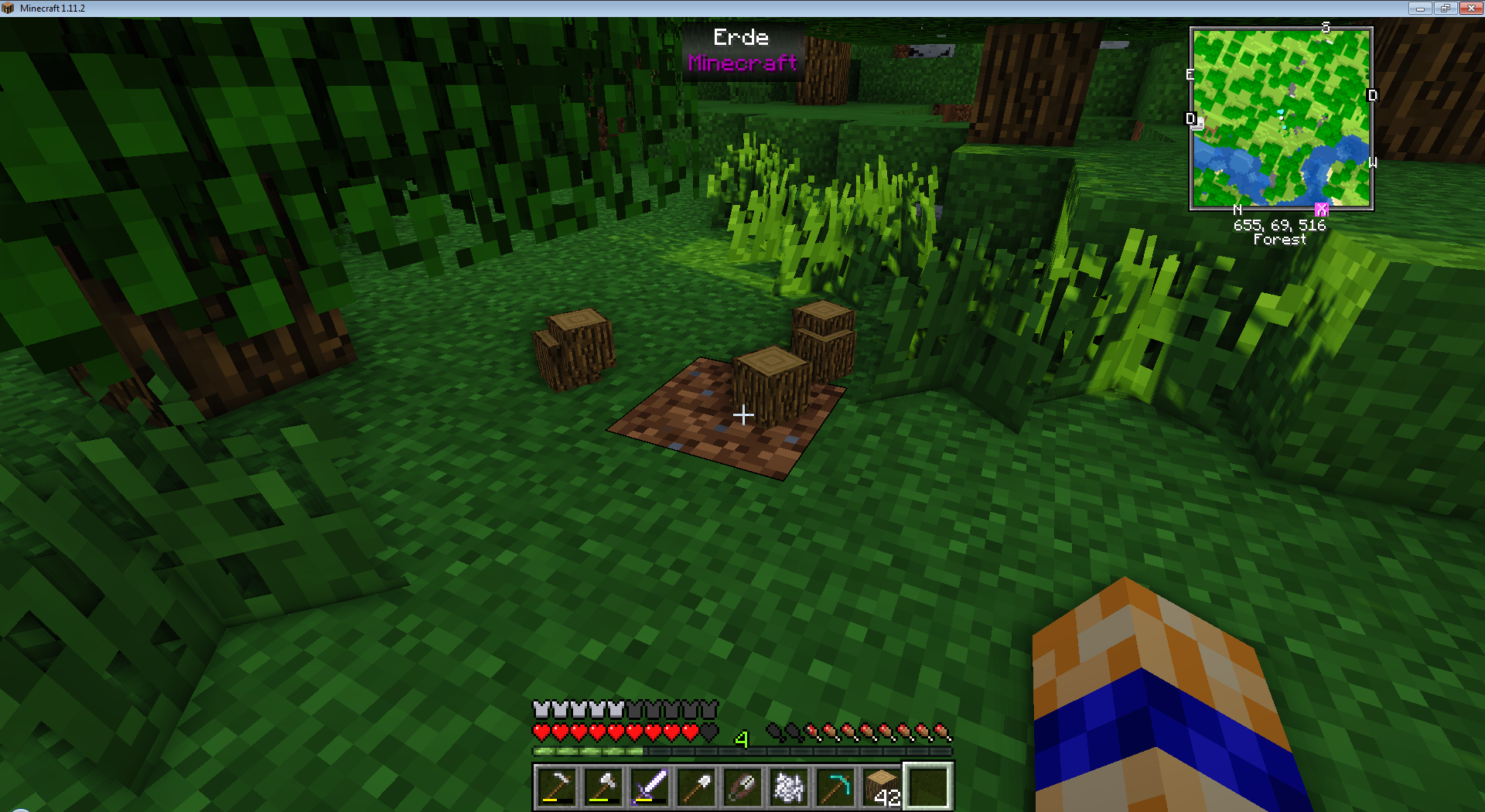Toggle the S direction marker atop the minimap
Image resolution: width=1485 pixels, height=812 pixels.
[1324, 28]
